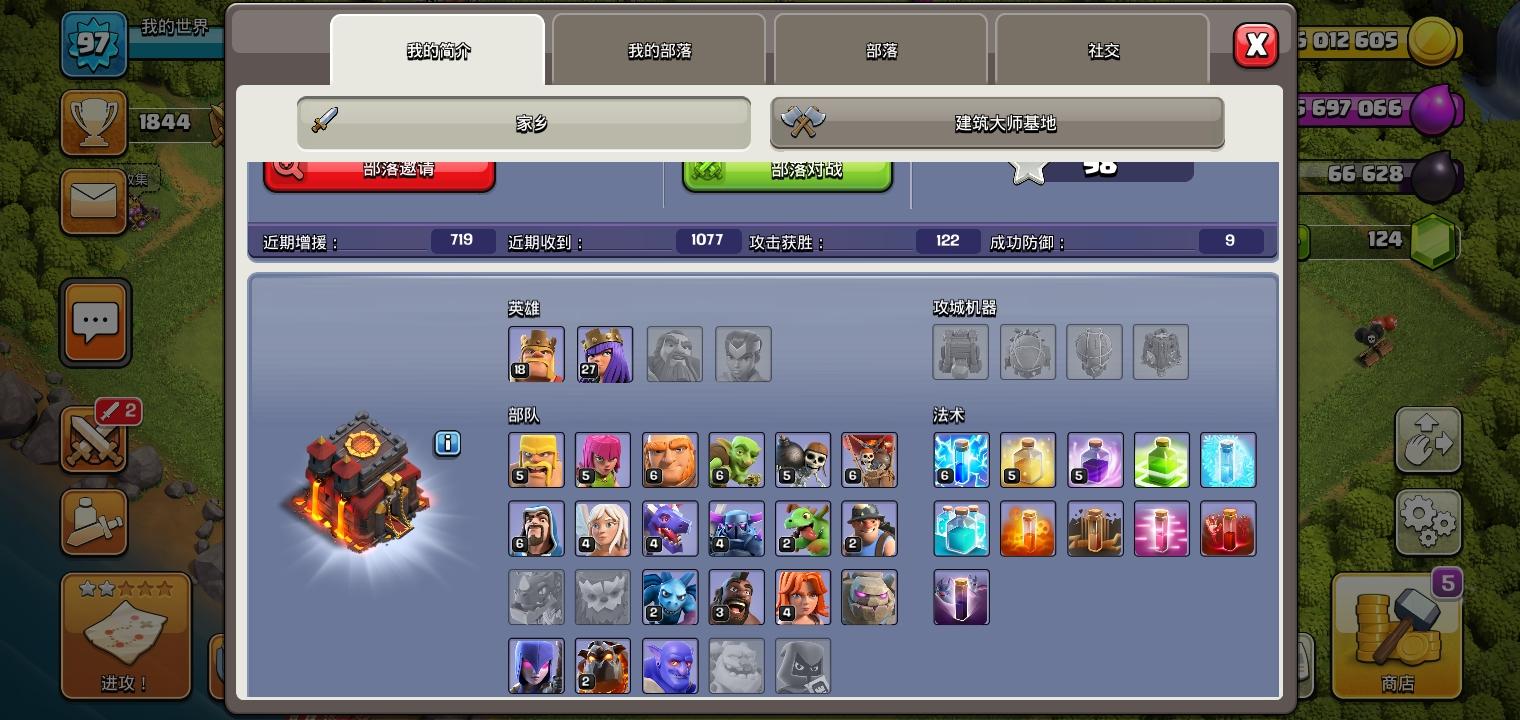This screenshot has height=720, width=1520.
Task: Select the Wall Wrecker siege machine icon
Action: 961,352
